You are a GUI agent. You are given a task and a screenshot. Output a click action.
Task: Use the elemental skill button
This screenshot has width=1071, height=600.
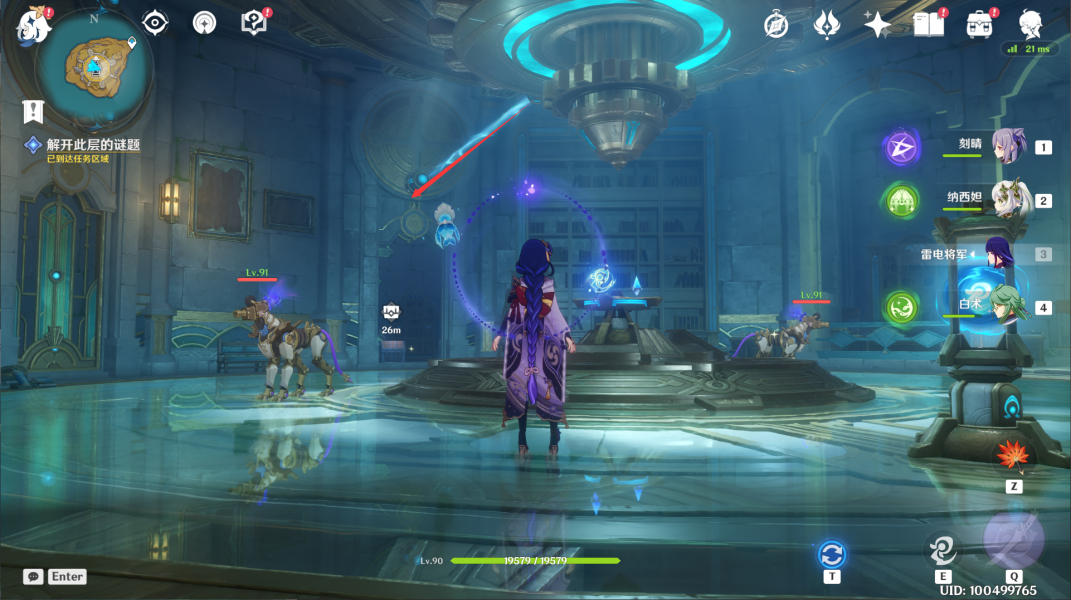coord(942,548)
